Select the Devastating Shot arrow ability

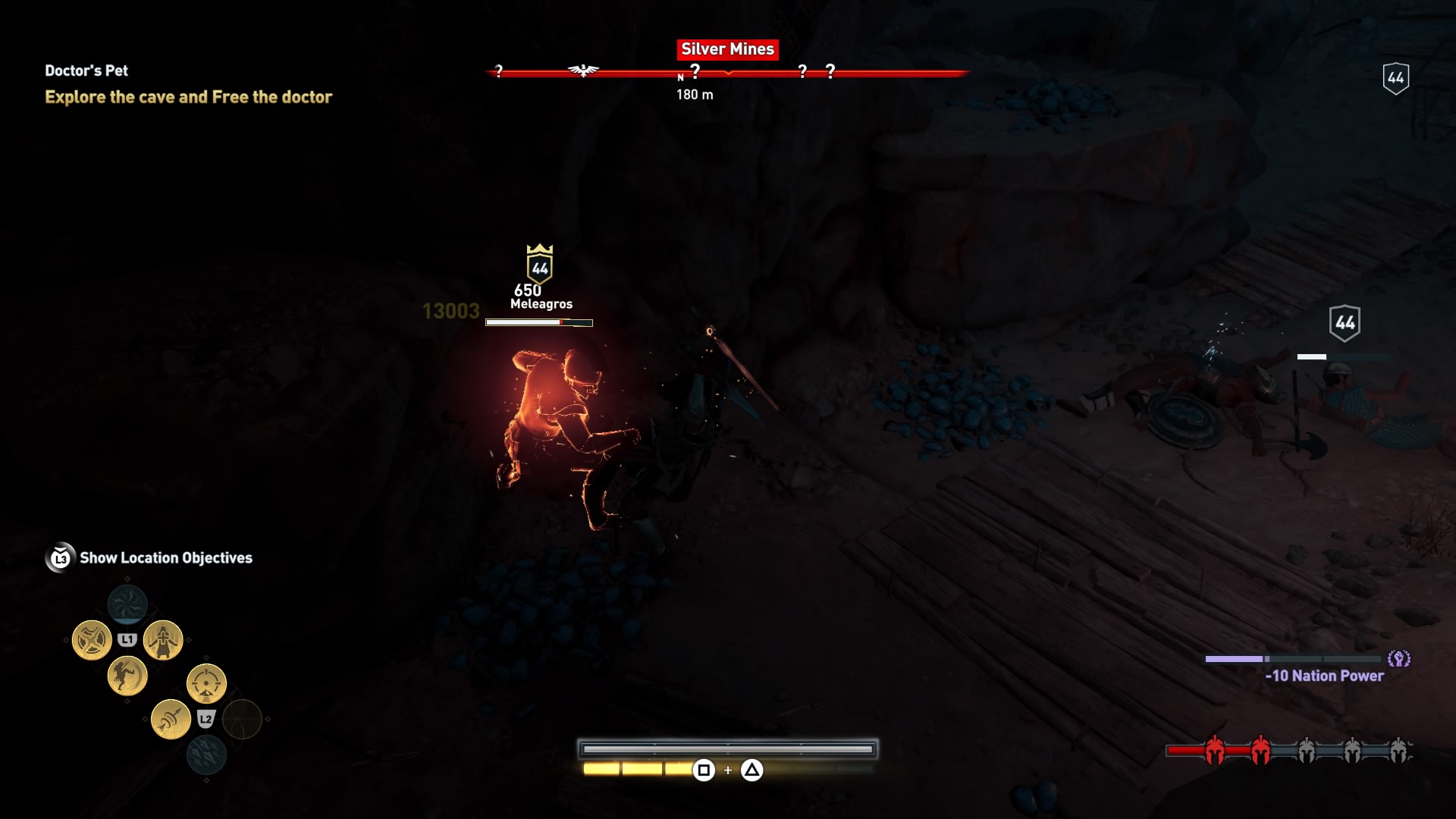click(x=171, y=720)
